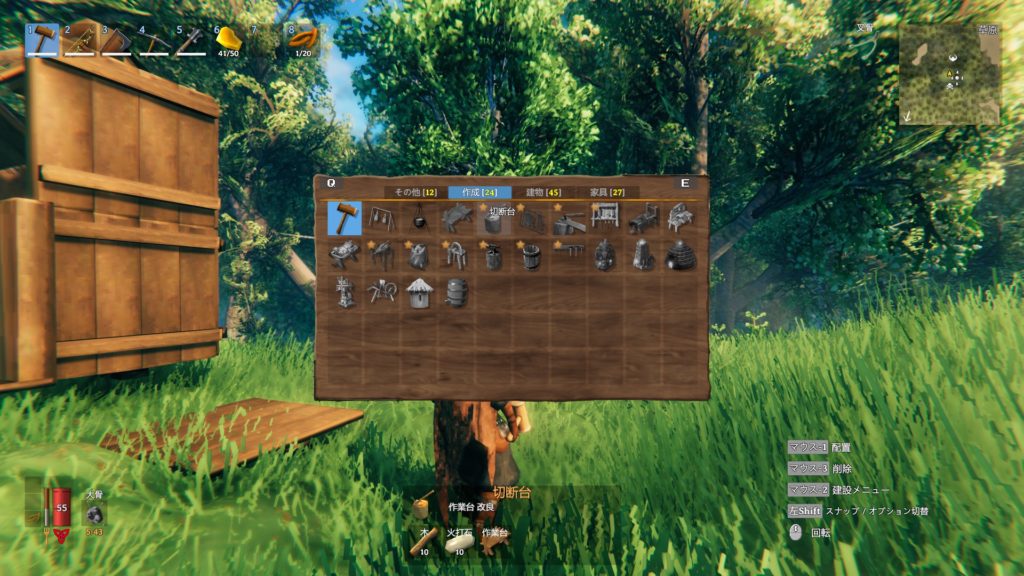
Task: Pick the hanging cauldron build piece
Action: (x=419, y=219)
